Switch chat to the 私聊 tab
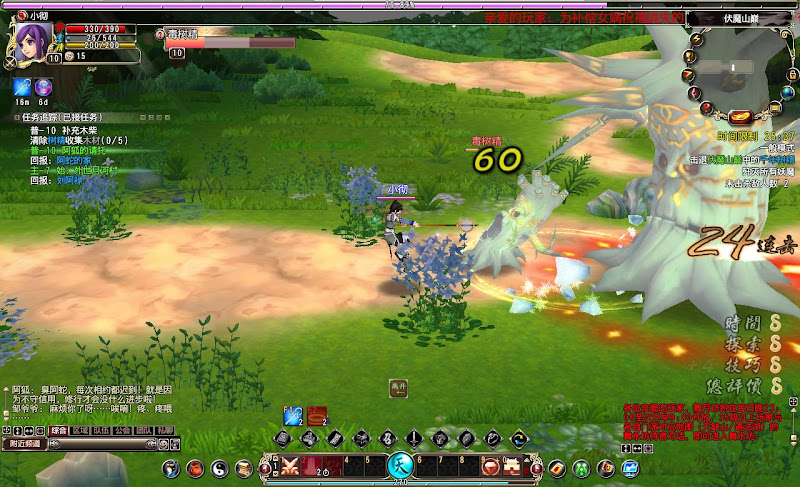 165,431
